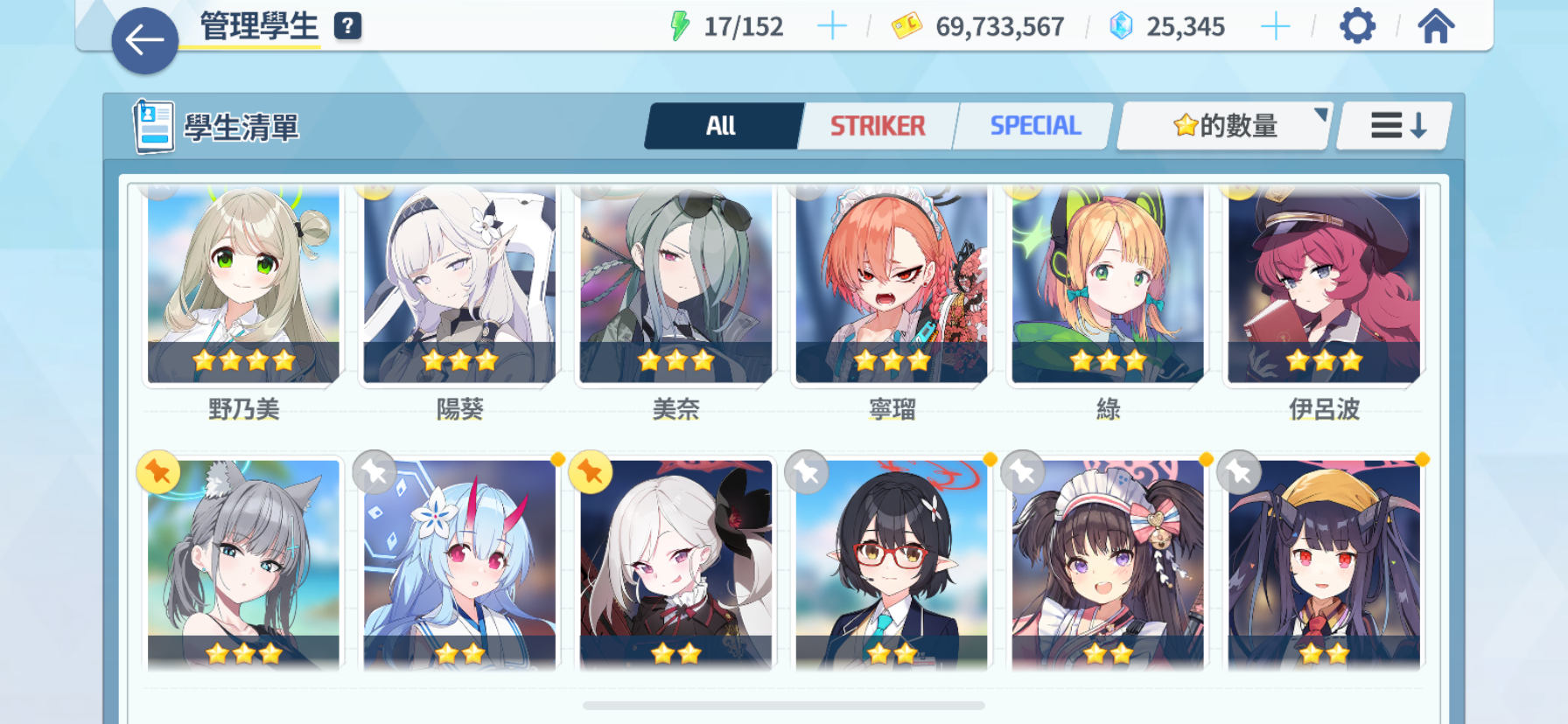Unpin the white-haired student with black flower
The width and height of the screenshot is (1568, 724).
(x=591, y=470)
